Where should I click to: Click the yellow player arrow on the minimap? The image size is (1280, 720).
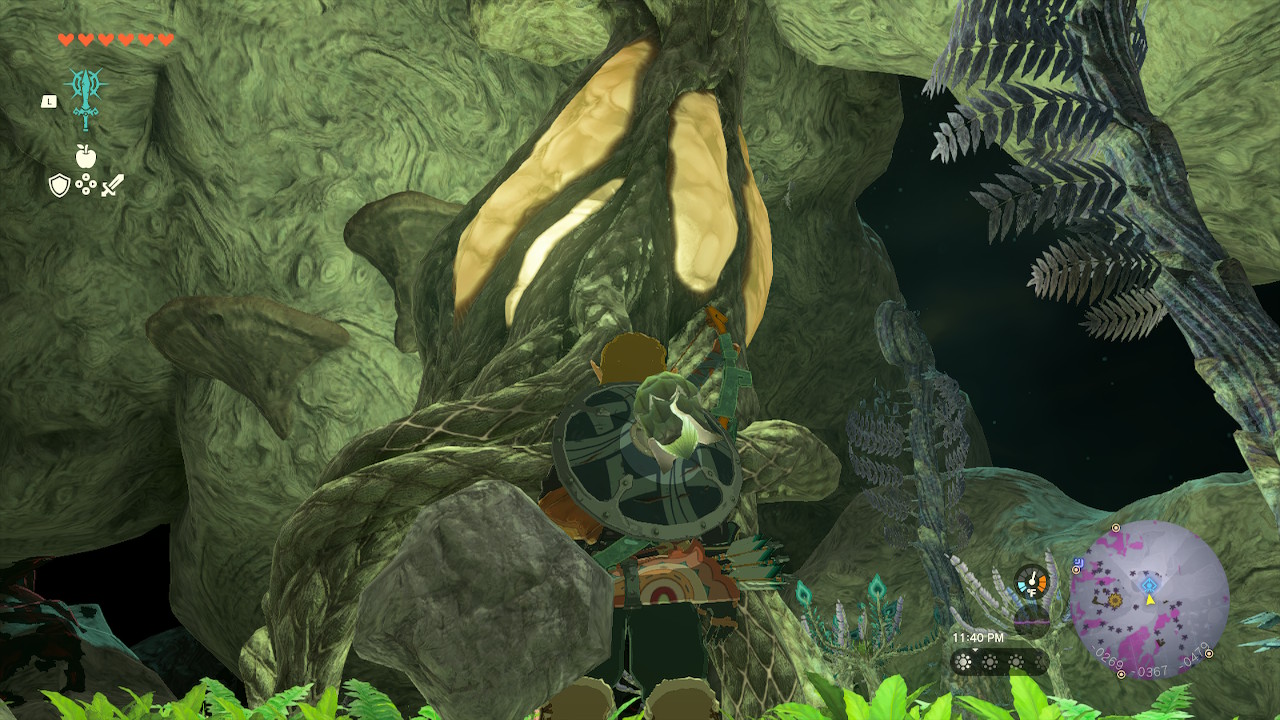pos(1150,602)
